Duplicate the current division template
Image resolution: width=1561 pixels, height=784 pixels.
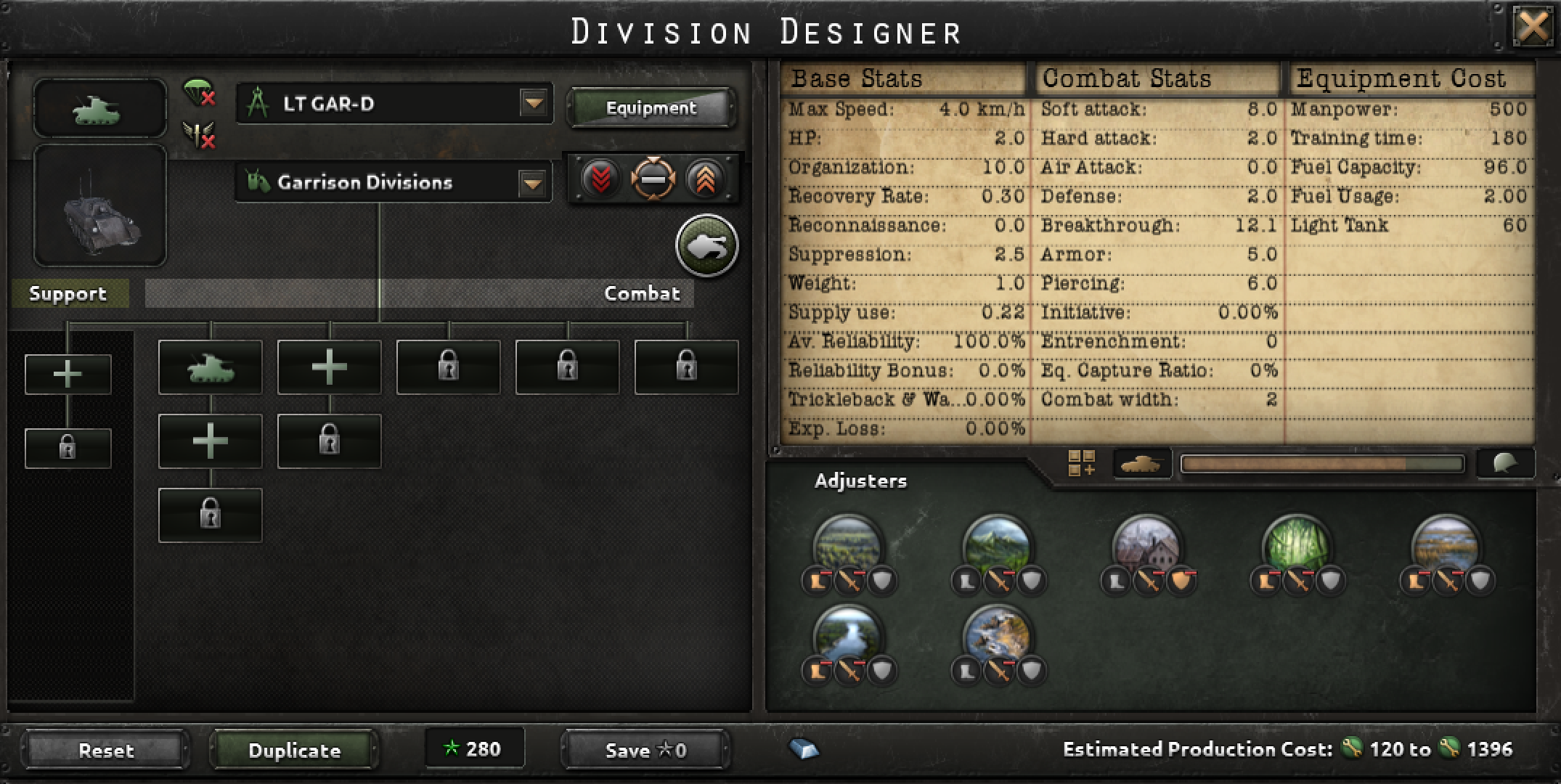pyautogui.click(x=293, y=751)
